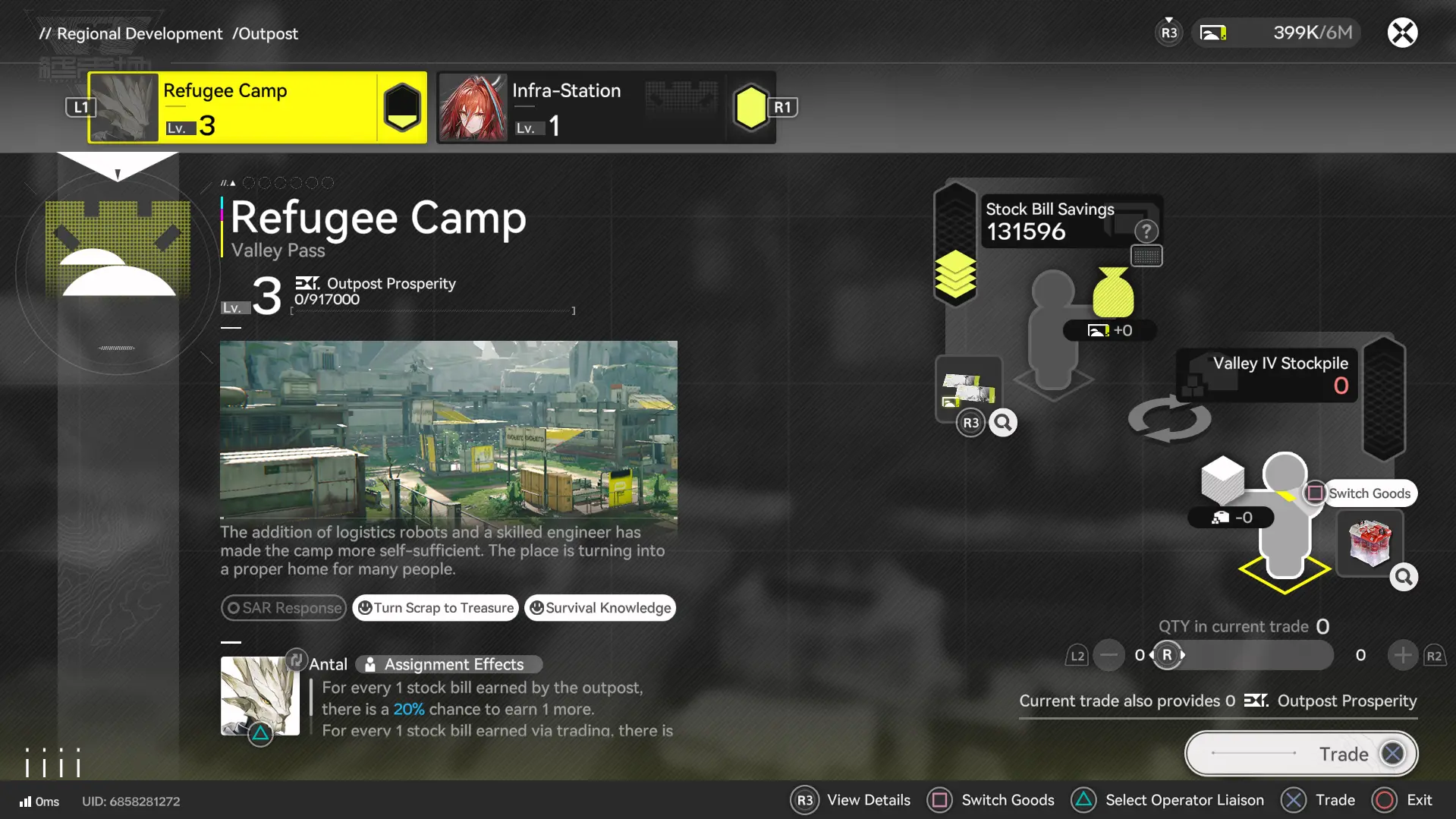Increase trade quantity with plus button
Screen dimensions: 1456x819
(x=1402, y=655)
